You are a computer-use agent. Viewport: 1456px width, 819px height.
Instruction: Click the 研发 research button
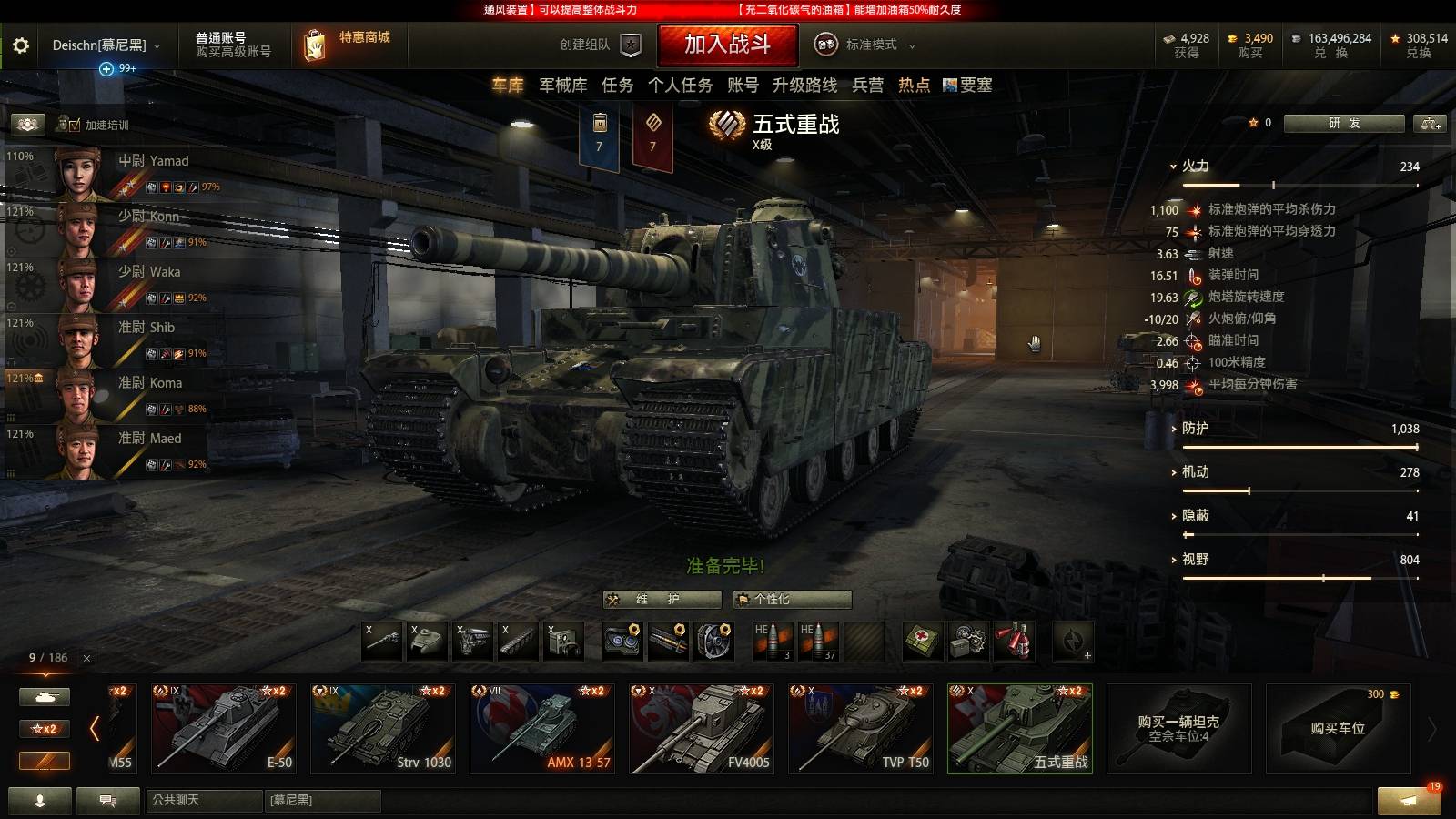[1345, 123]
